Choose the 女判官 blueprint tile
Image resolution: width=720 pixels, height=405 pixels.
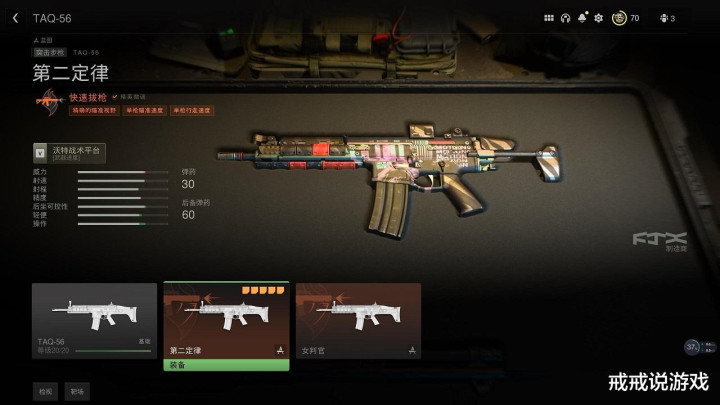[358, 320]
